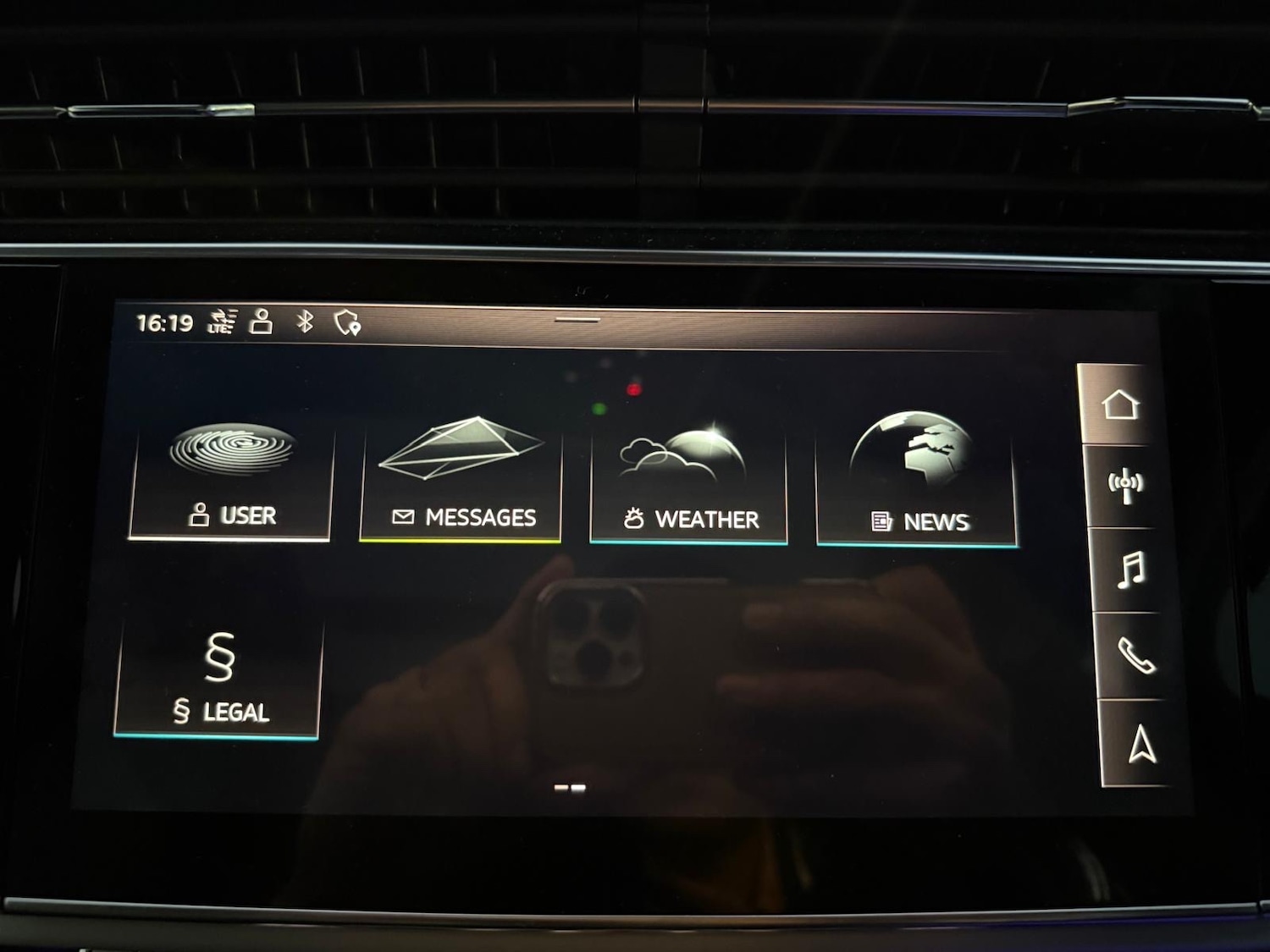
Task: Tap the page indicator dots at screen bottom
Action: coord(570,787)
